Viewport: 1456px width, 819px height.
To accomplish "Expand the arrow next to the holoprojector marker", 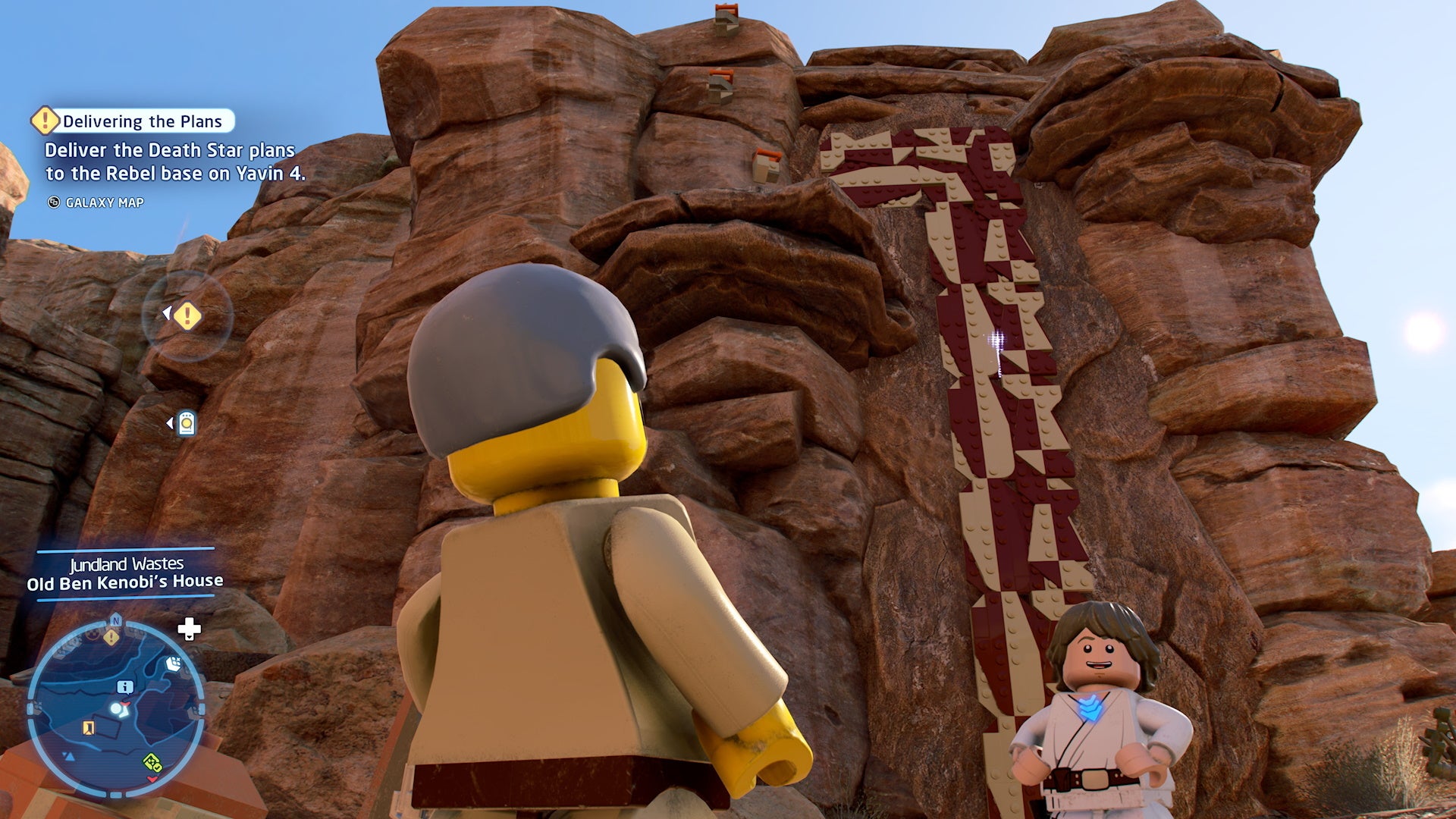I will coord(170,423).
